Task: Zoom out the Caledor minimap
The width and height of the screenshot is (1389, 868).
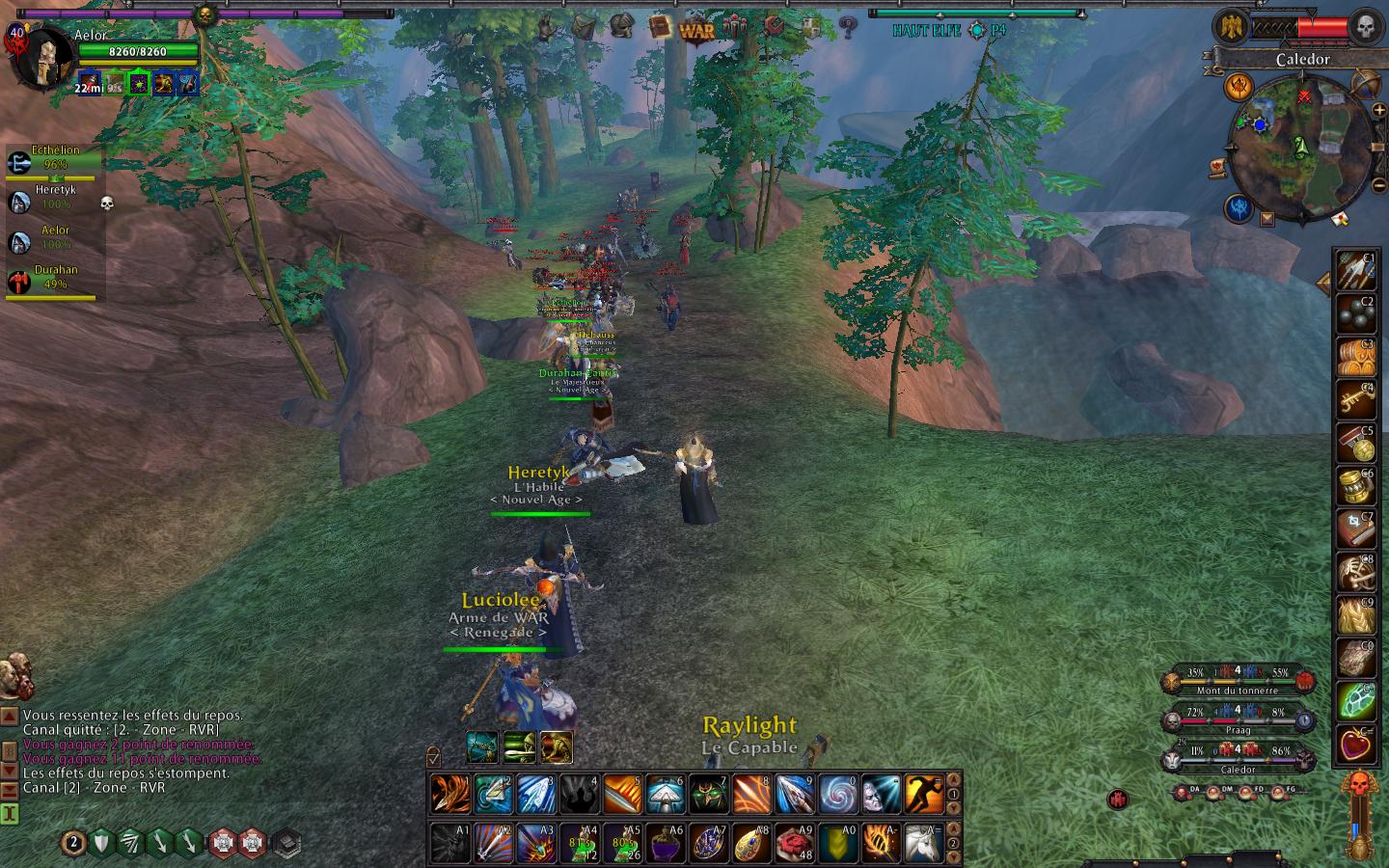Action: pos(1378,183)
